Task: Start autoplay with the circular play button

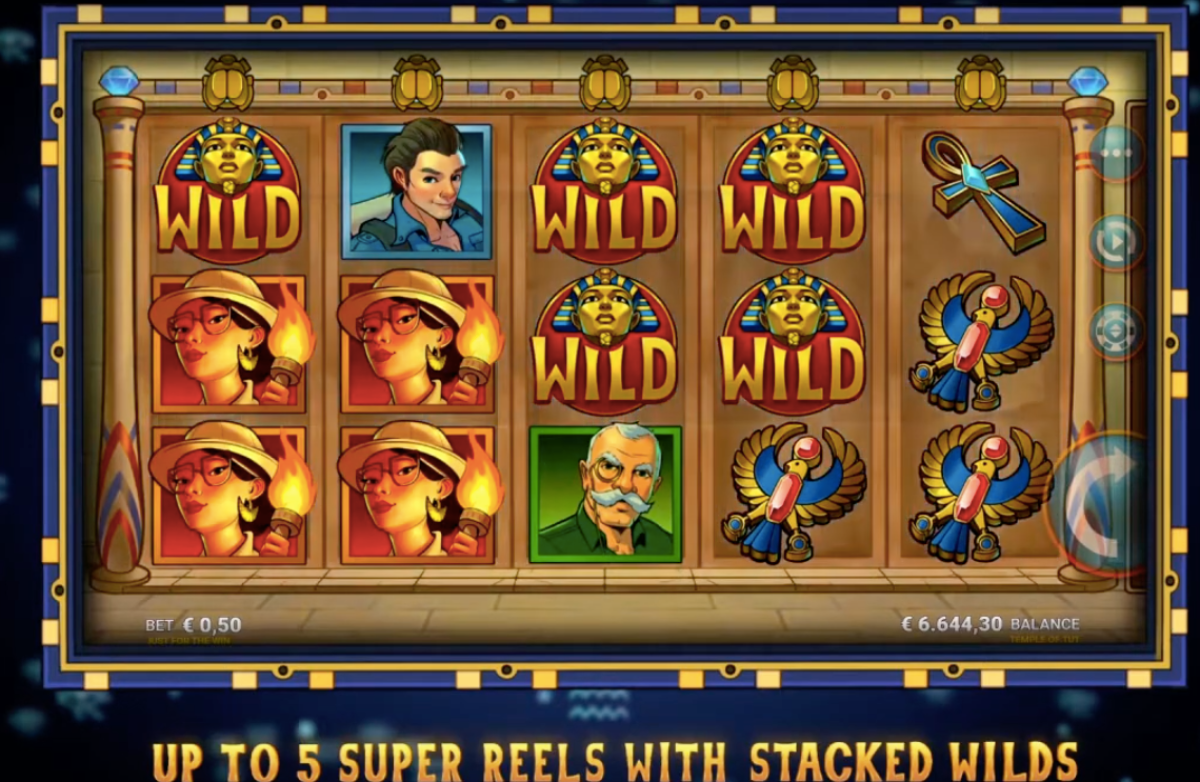Action: (1116, 242)
